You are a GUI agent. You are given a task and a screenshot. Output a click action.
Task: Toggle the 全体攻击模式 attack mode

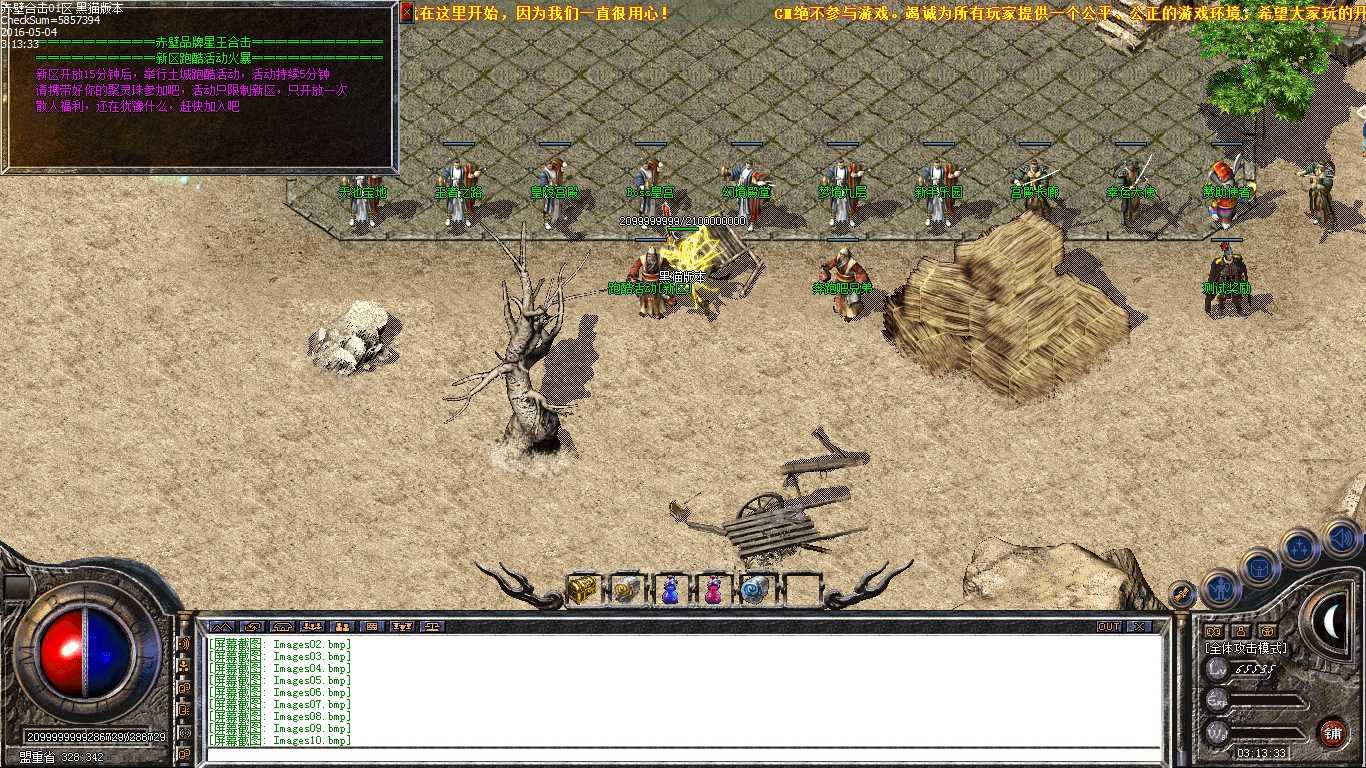point(1246,648)
